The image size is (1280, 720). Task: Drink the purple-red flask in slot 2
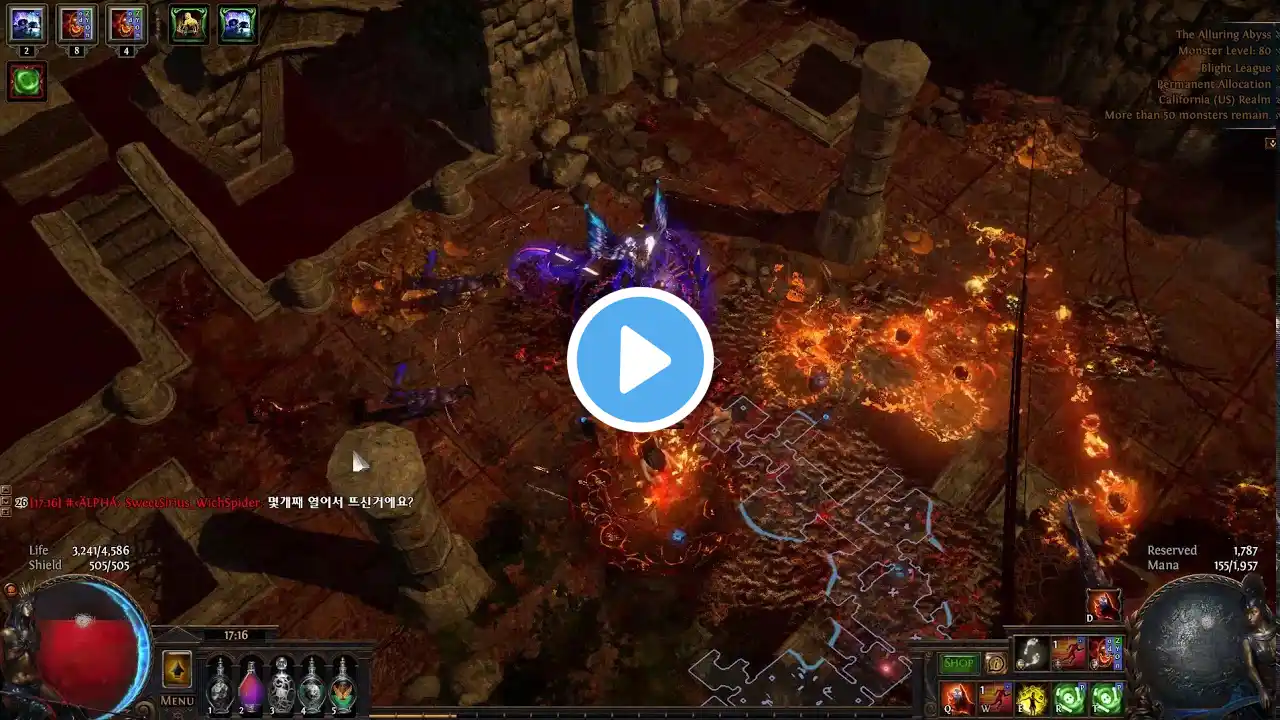coord(250,684)
